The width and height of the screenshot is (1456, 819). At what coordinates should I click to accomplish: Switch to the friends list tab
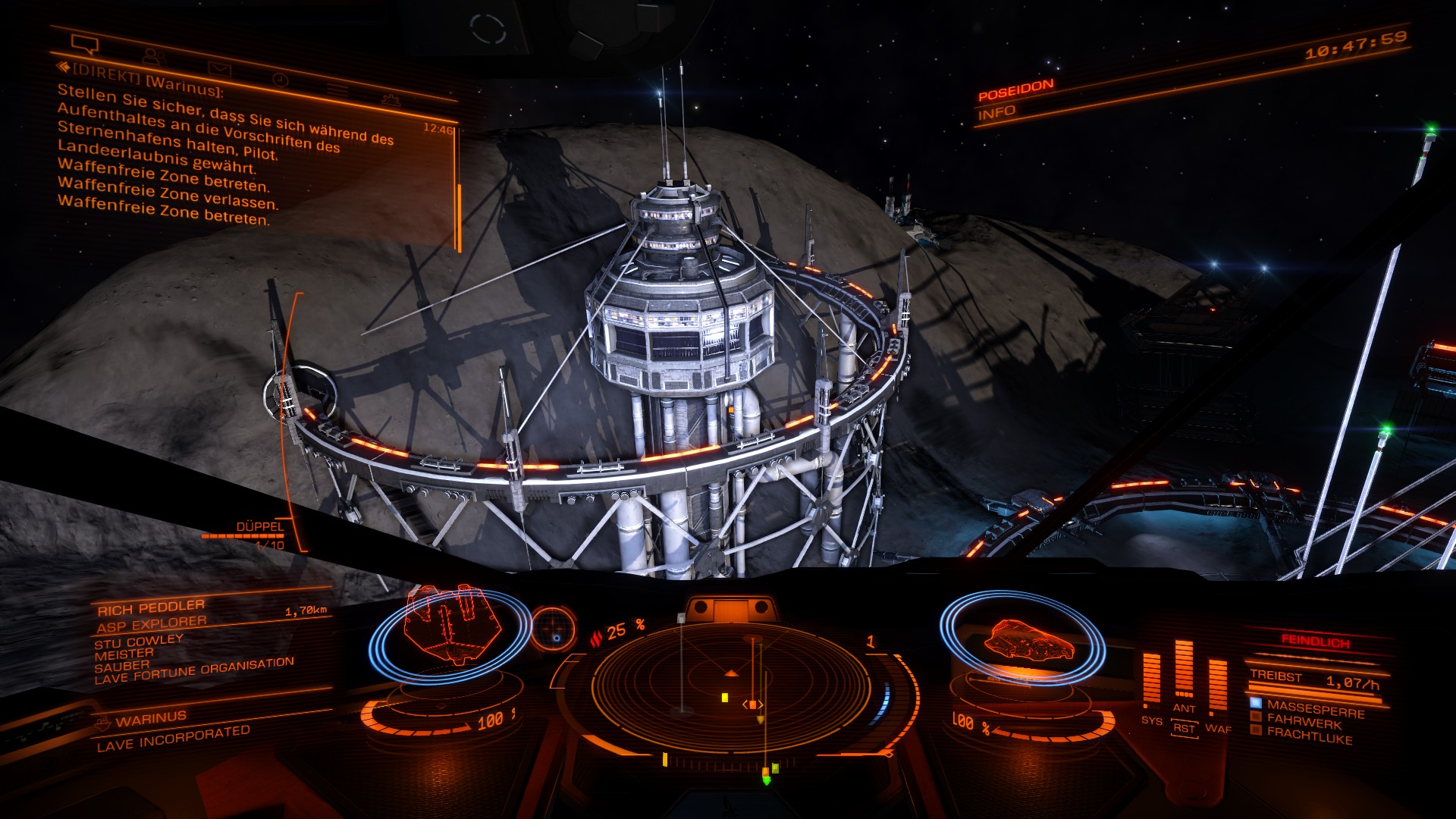pos(153,56)
